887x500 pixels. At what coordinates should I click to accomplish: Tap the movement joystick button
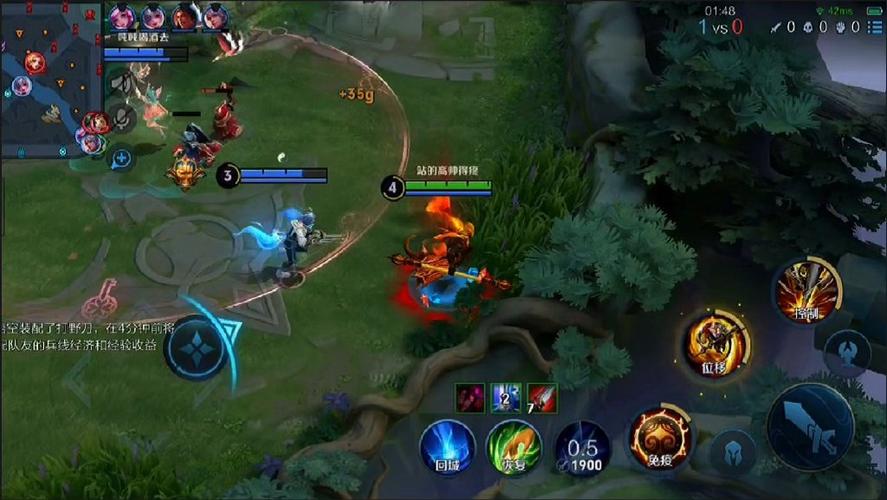198,349
